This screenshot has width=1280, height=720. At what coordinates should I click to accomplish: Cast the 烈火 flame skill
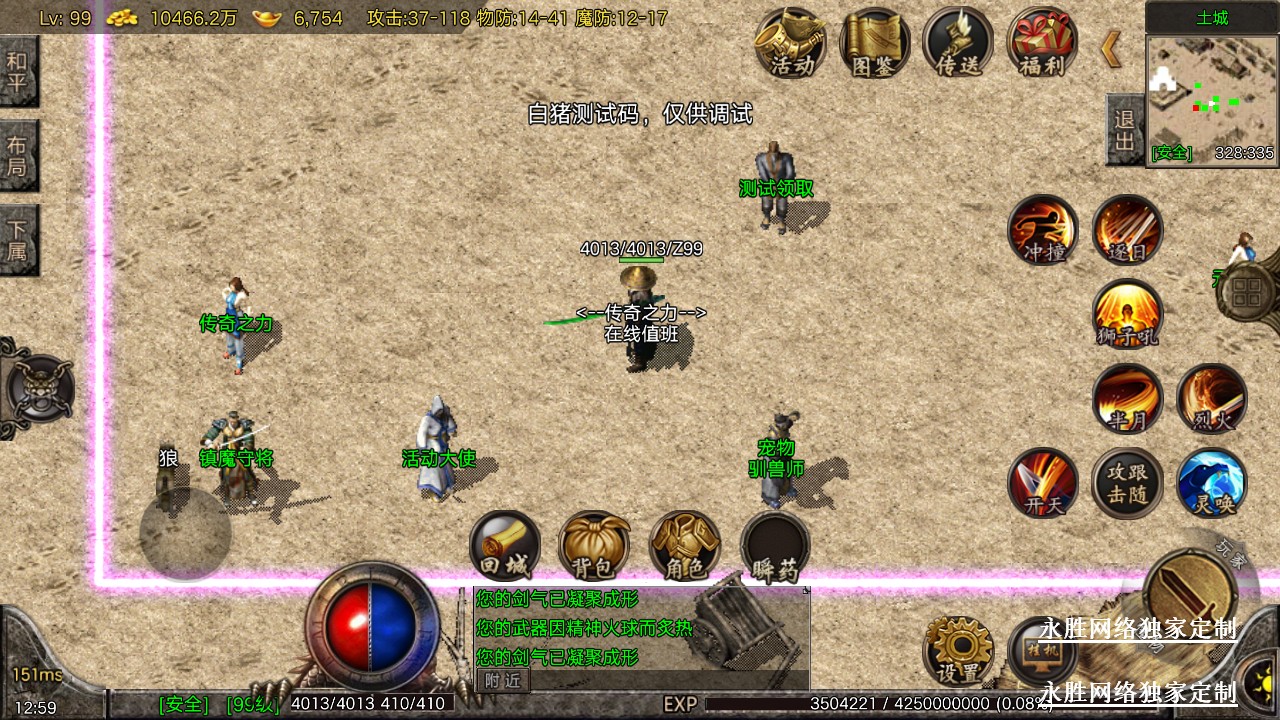(1211, 398)
